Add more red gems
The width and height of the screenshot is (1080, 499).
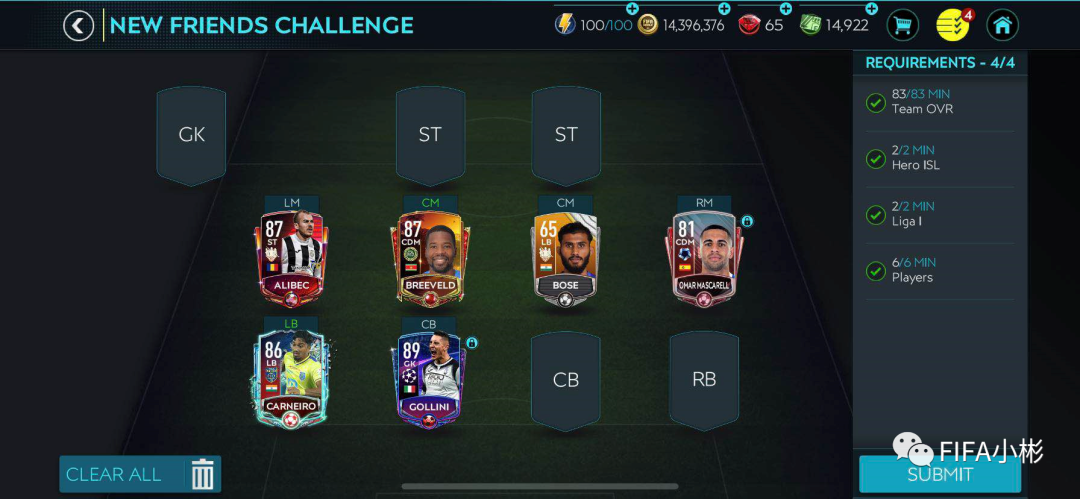coord(785,9)
